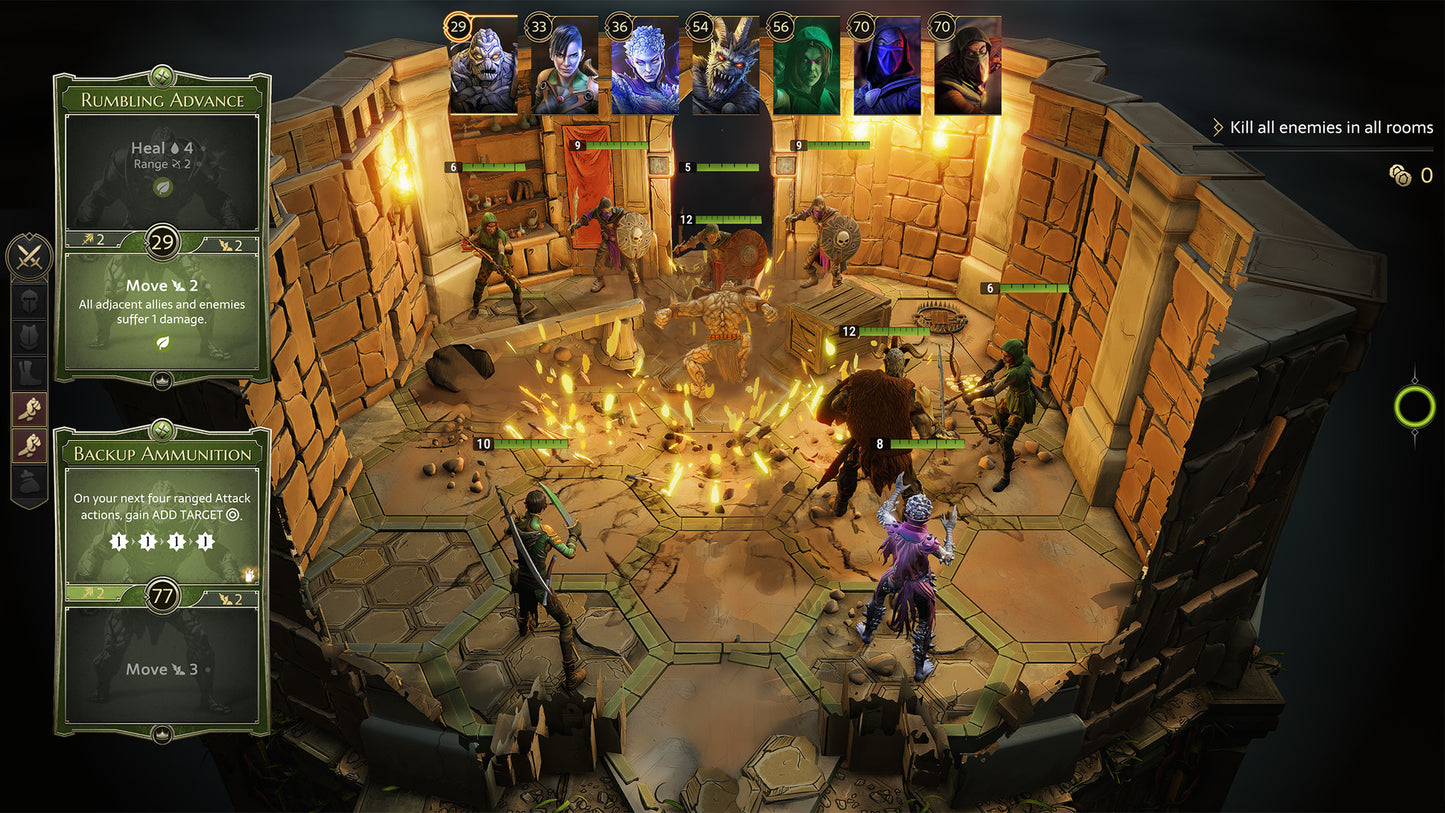
Task: Collapse the objective chevron arrow
Action: coord(1218,127)
